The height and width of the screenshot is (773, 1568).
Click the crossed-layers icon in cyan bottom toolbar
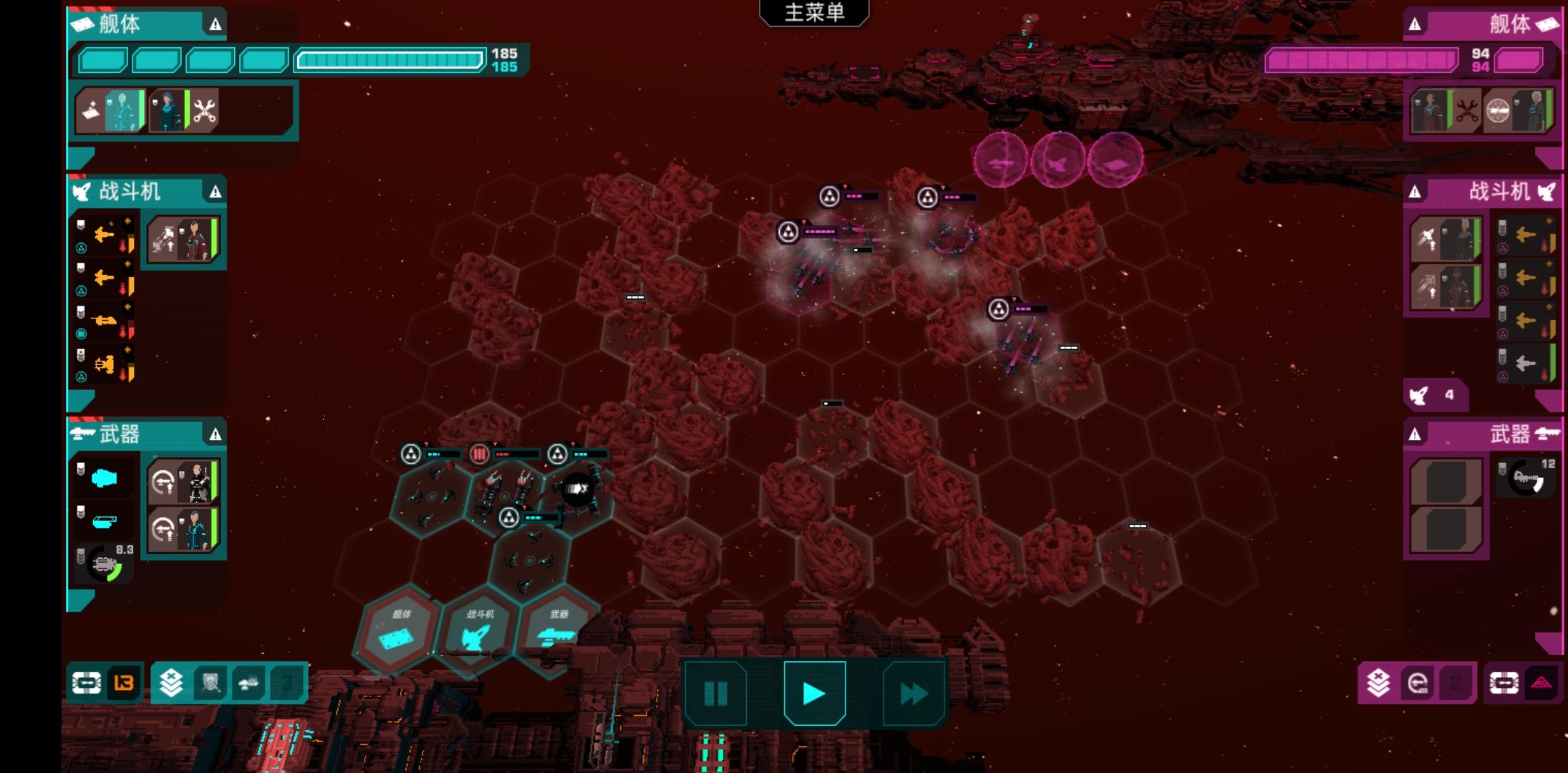point(171,684)
